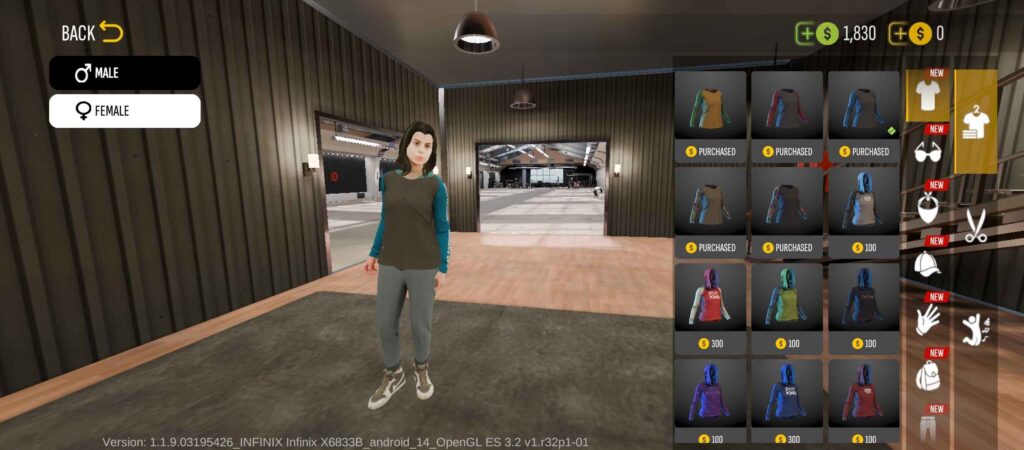Add more gold coins with the plus button
Viewport: 1024px width, 450px height.
click(x=899, y=34)
